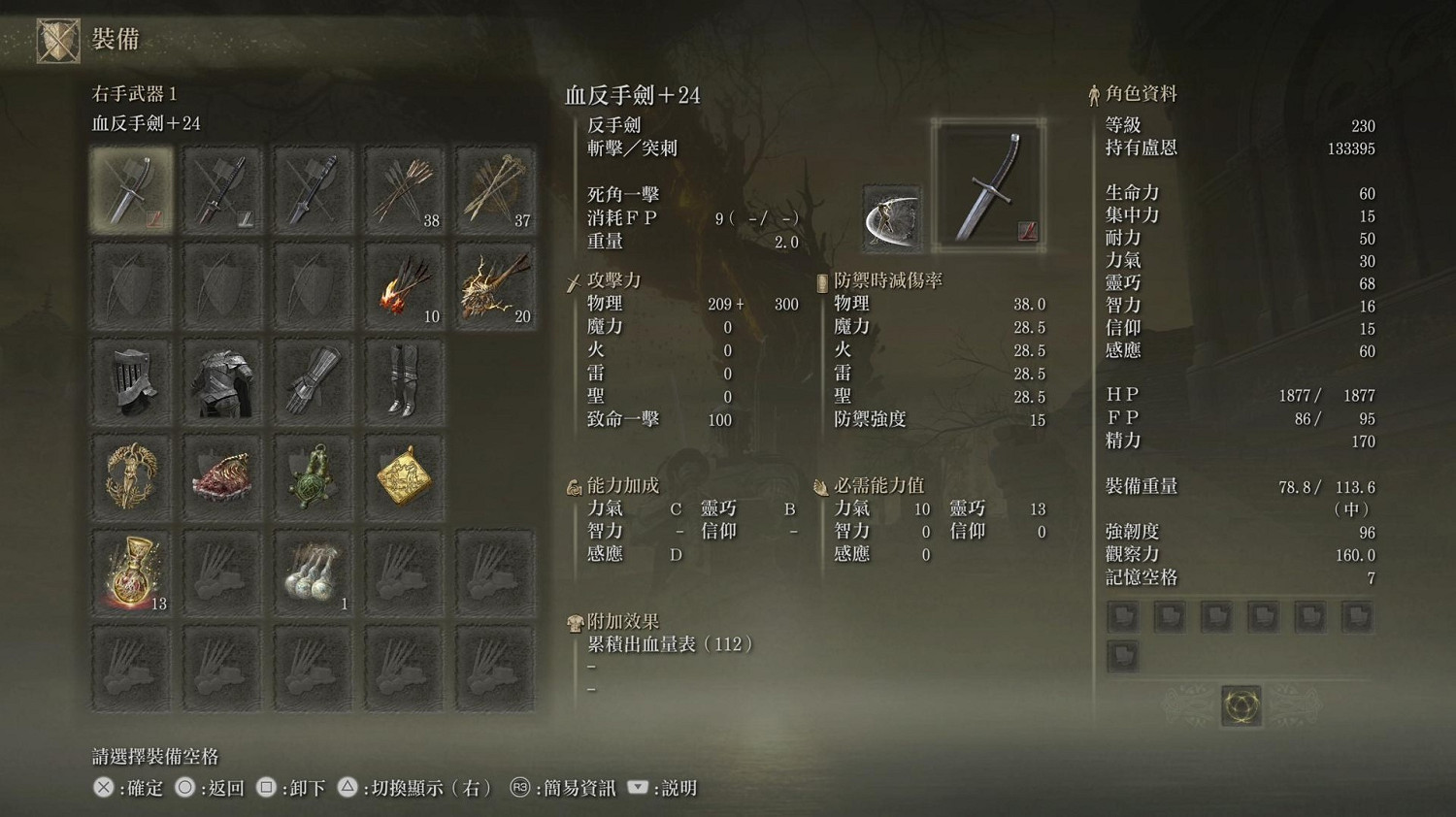The image size is (1456, 817).
Task: Select the lightning bolts with count 20
Action: click(x=495, y=284)
